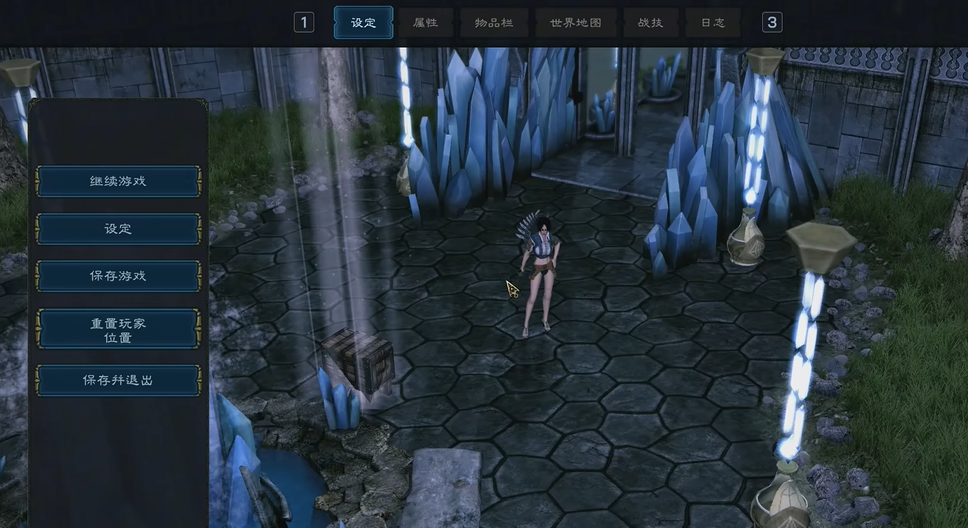Open 设定 from the left pause menu
This screenshot has width=968, height=528.
118,229
